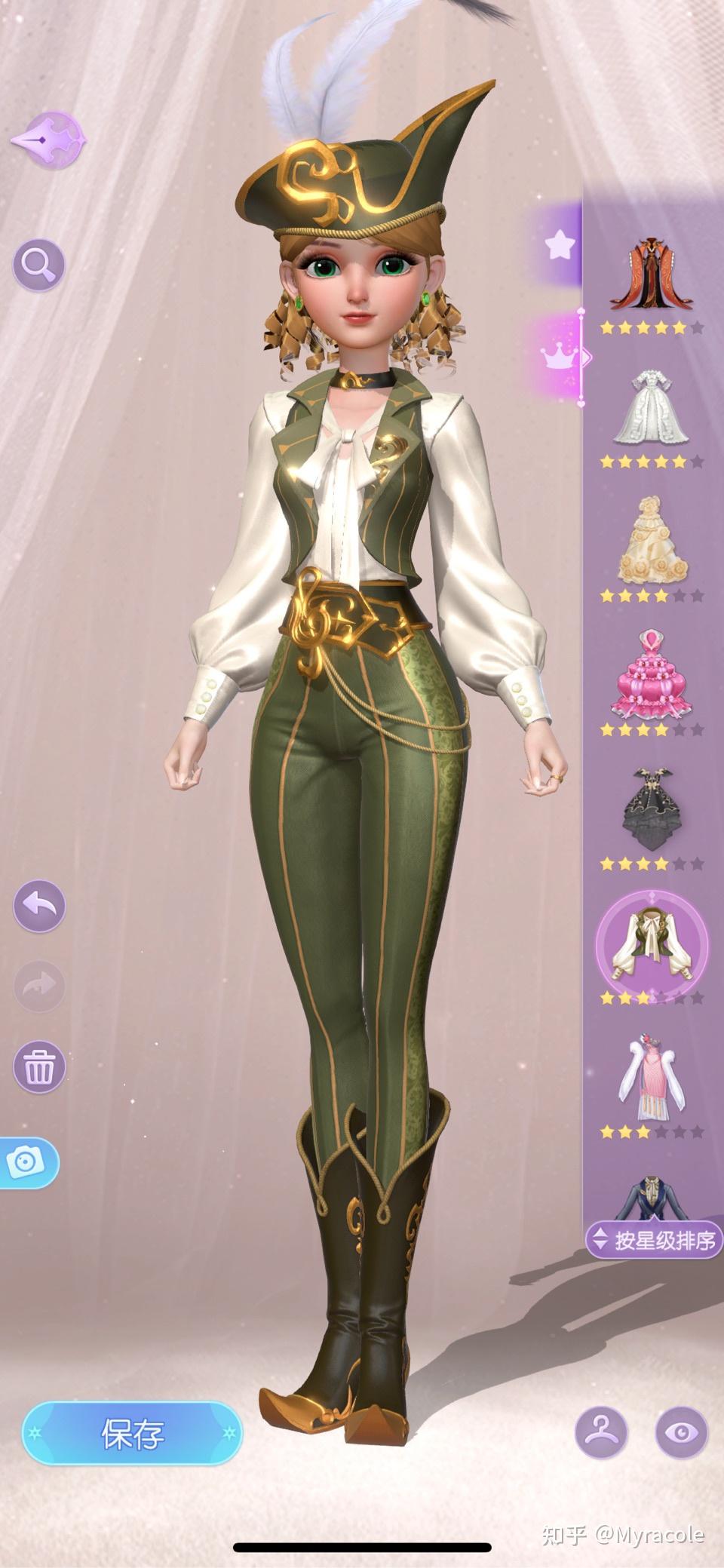This screenshot has height=1568, width=724.
Task: Choose the navy blue suit outfit
Action: pos(650,1198)
